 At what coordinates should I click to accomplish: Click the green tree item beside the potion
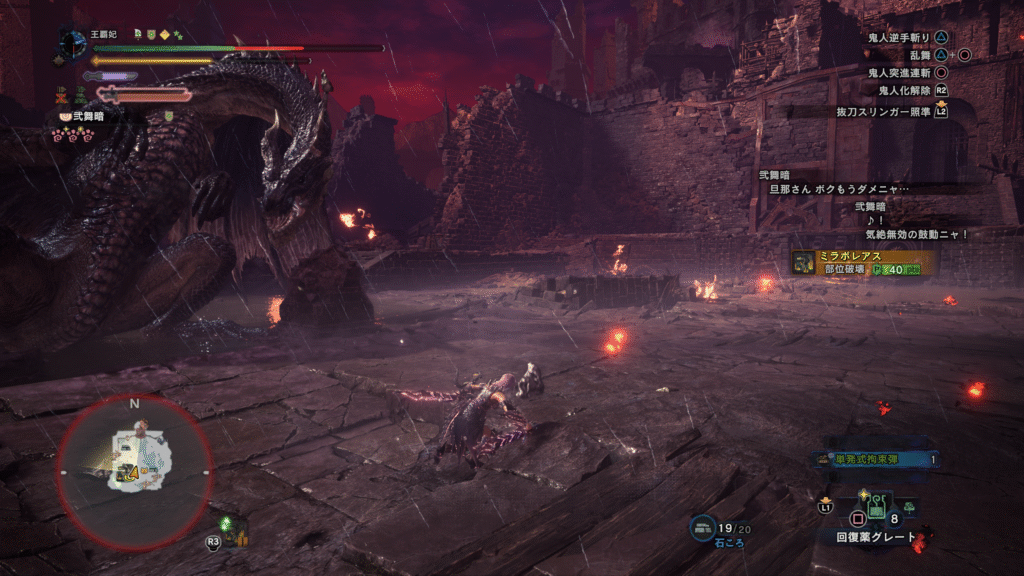click(x=908, y=508)
